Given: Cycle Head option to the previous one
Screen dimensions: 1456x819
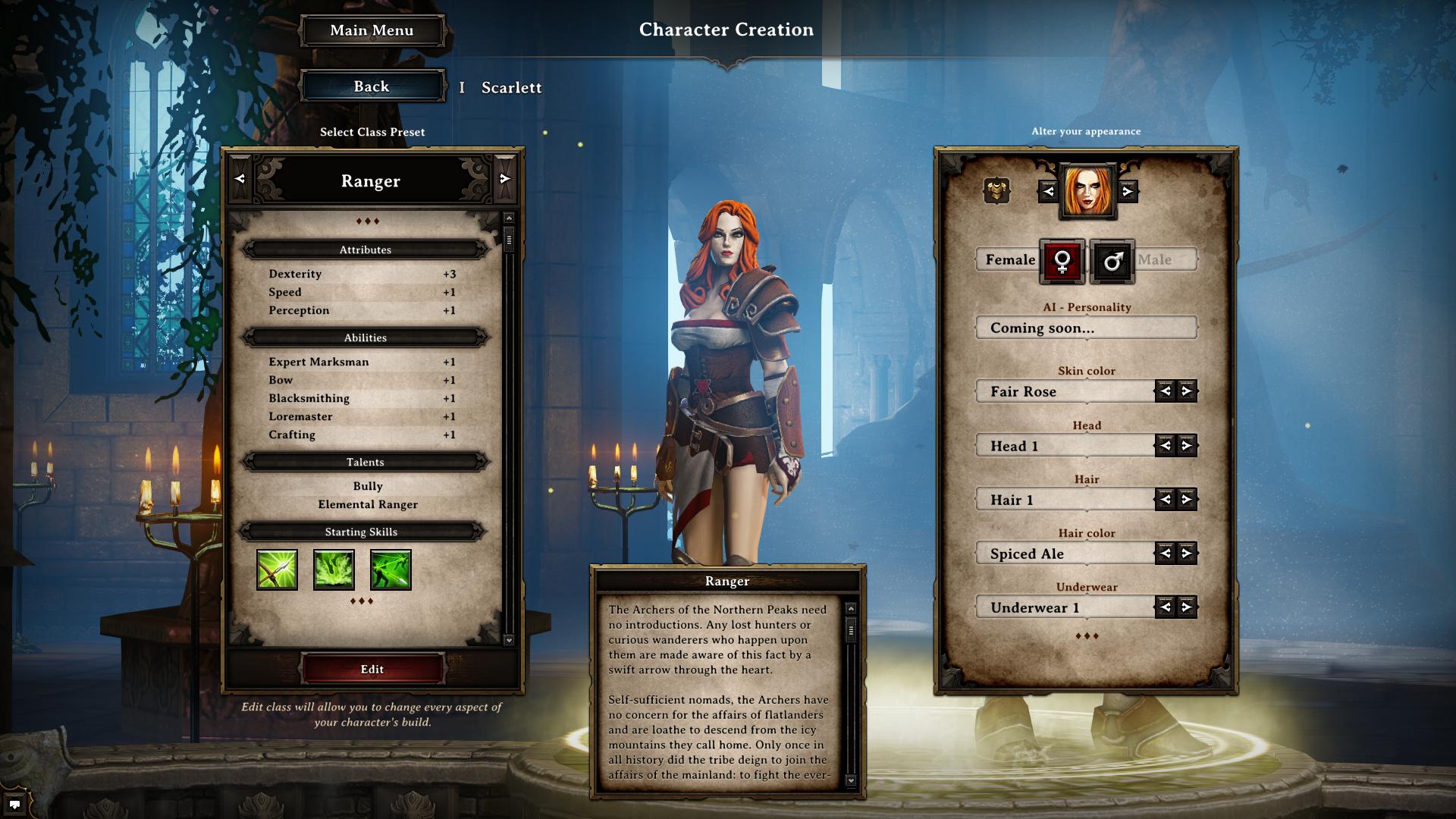Looking at the screenshot, I should 1166,446.
